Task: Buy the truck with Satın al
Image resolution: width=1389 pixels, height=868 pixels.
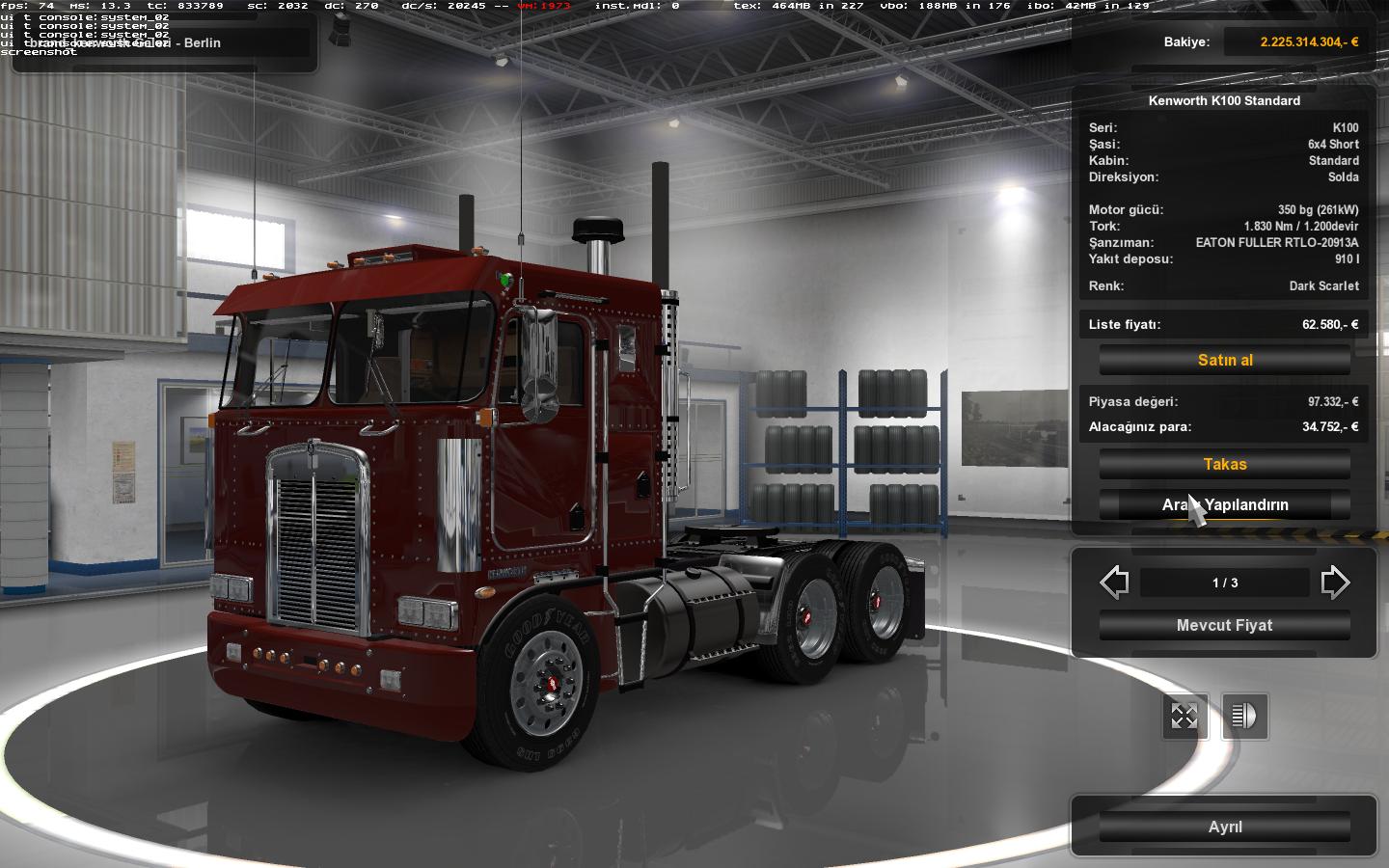Action: (x=1225, y=360)
